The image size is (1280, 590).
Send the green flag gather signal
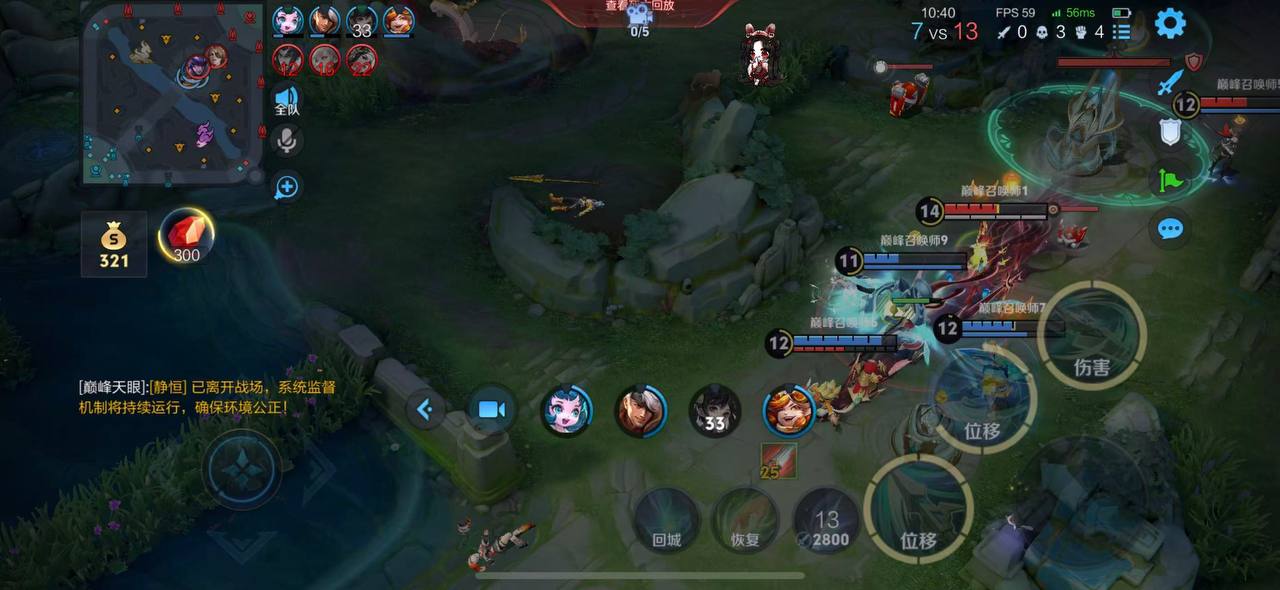pyautogui.click(x=1170, y=181)
